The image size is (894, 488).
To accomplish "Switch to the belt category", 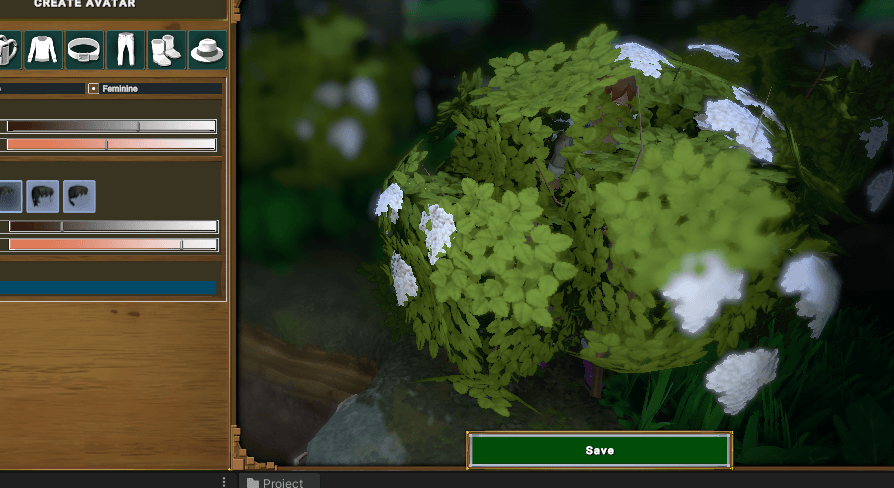I will coord(85,49).
